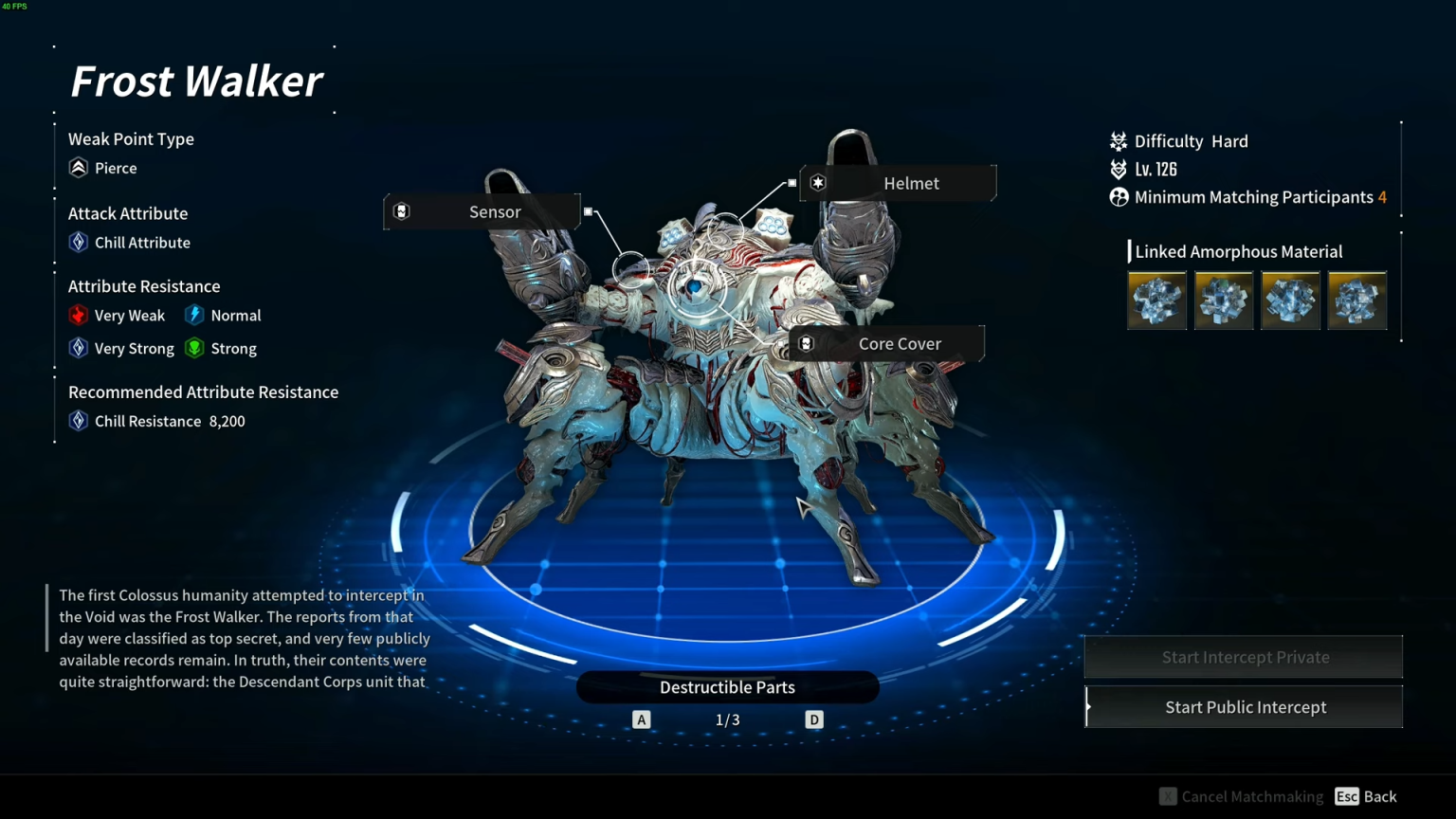Click the D arrow to view next parts
The width and height of the screenshot is (1456, 819).
813,719
